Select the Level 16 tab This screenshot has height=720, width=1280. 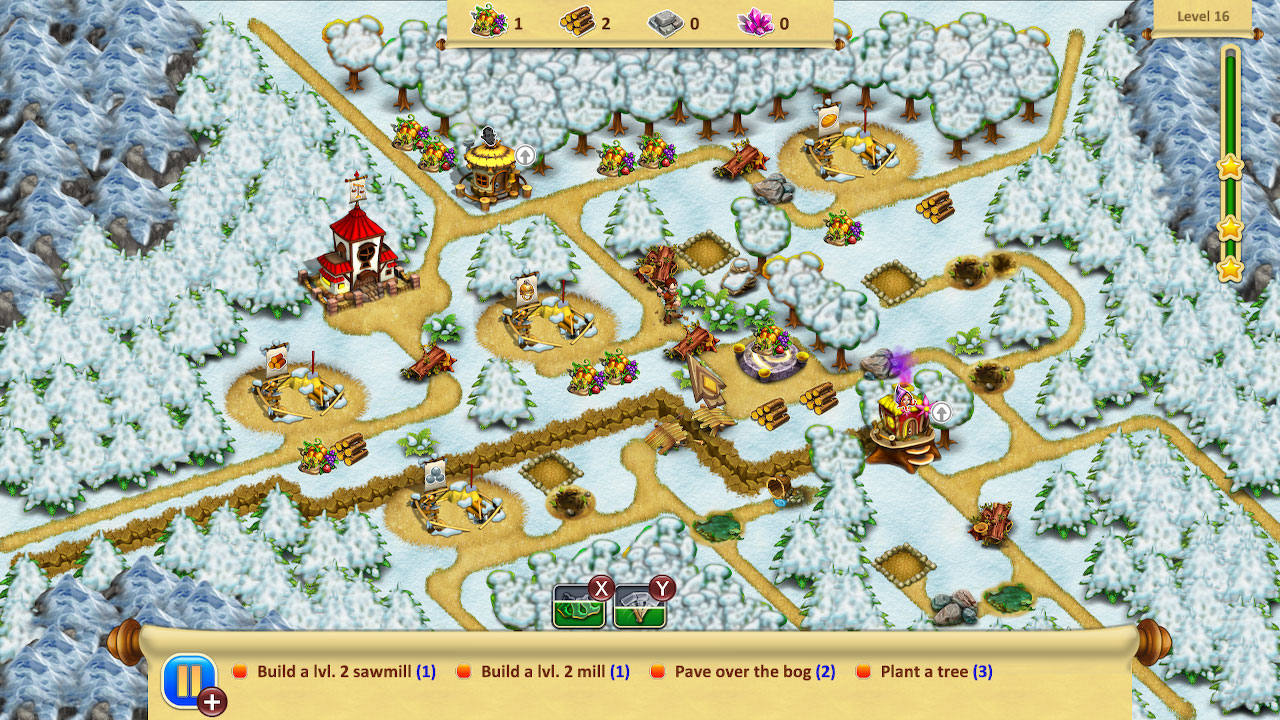(x=1203, y=16)
